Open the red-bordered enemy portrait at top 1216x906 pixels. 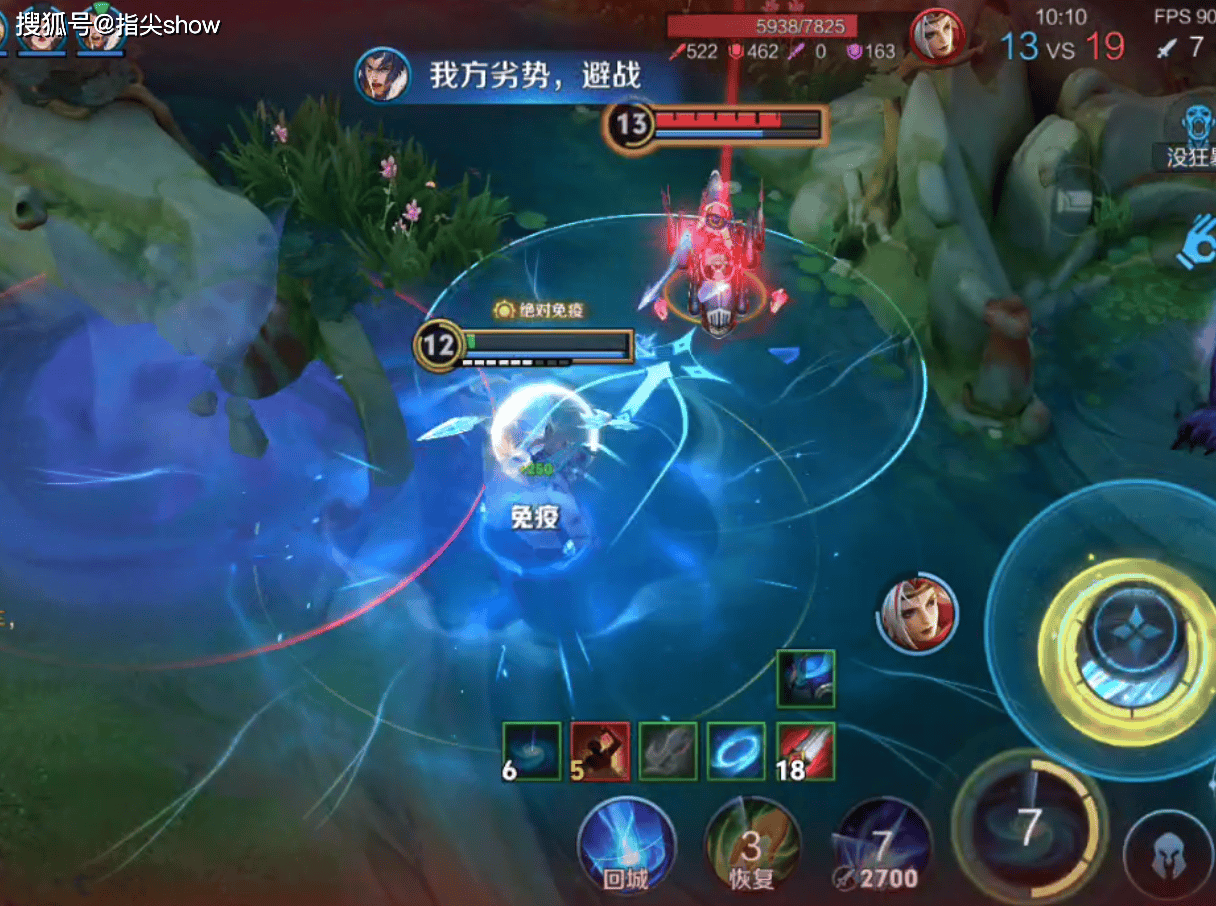(937, 37)
